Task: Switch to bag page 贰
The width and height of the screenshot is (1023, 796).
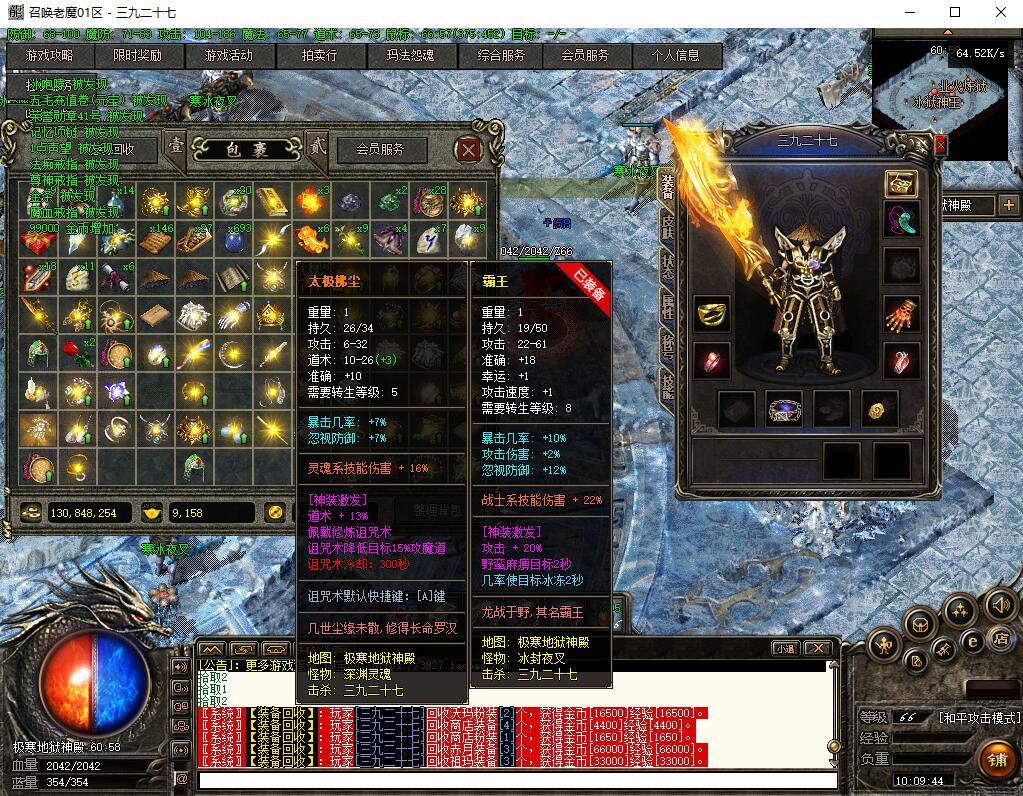Action: click(316, 147)
